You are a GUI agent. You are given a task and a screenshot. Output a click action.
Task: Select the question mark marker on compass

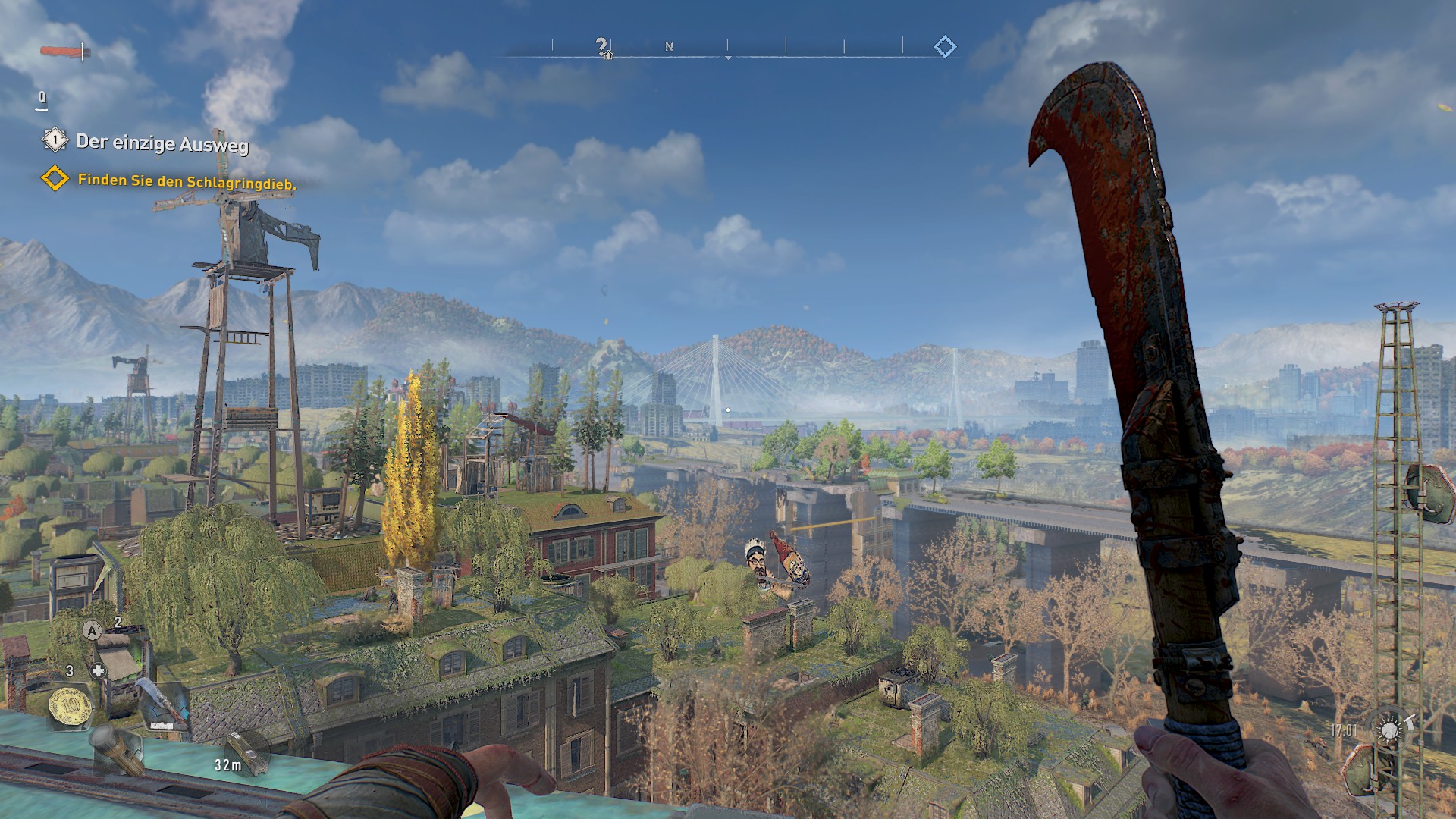point(601,46)
